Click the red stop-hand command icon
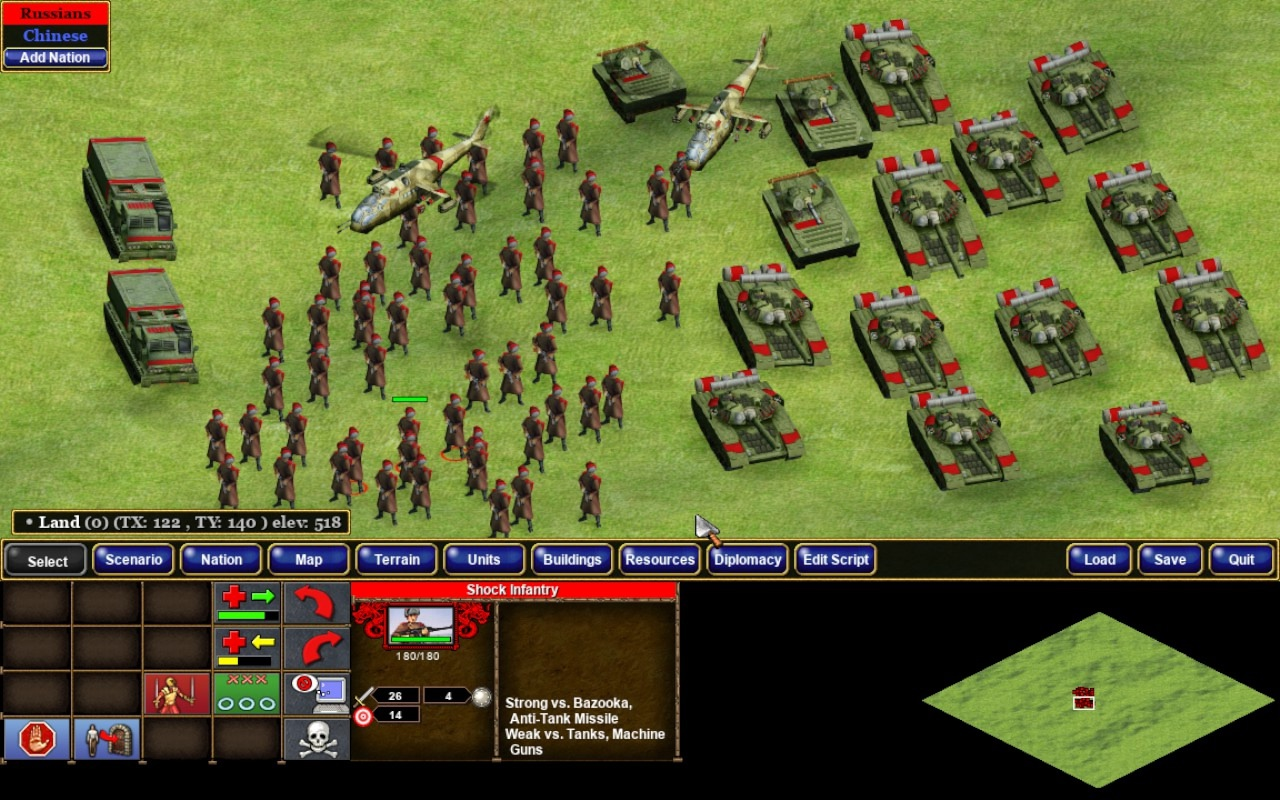The width and height of the screenshot is (1280, 800). [37, 739]
